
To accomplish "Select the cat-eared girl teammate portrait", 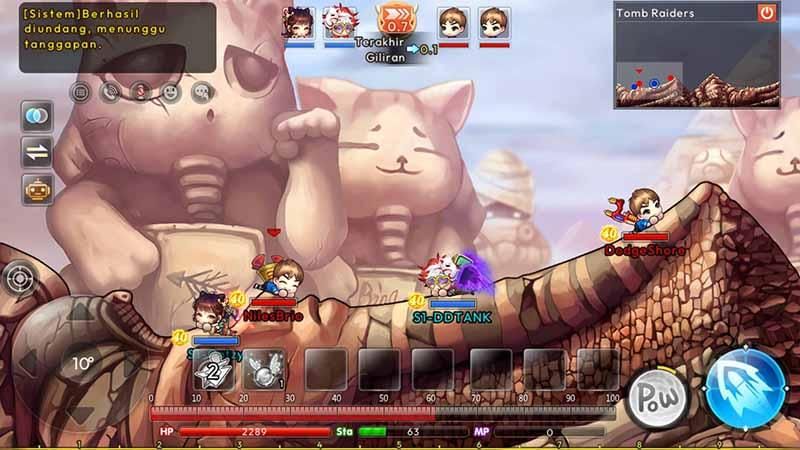I will pyautogui.click(x=298, y=22).
